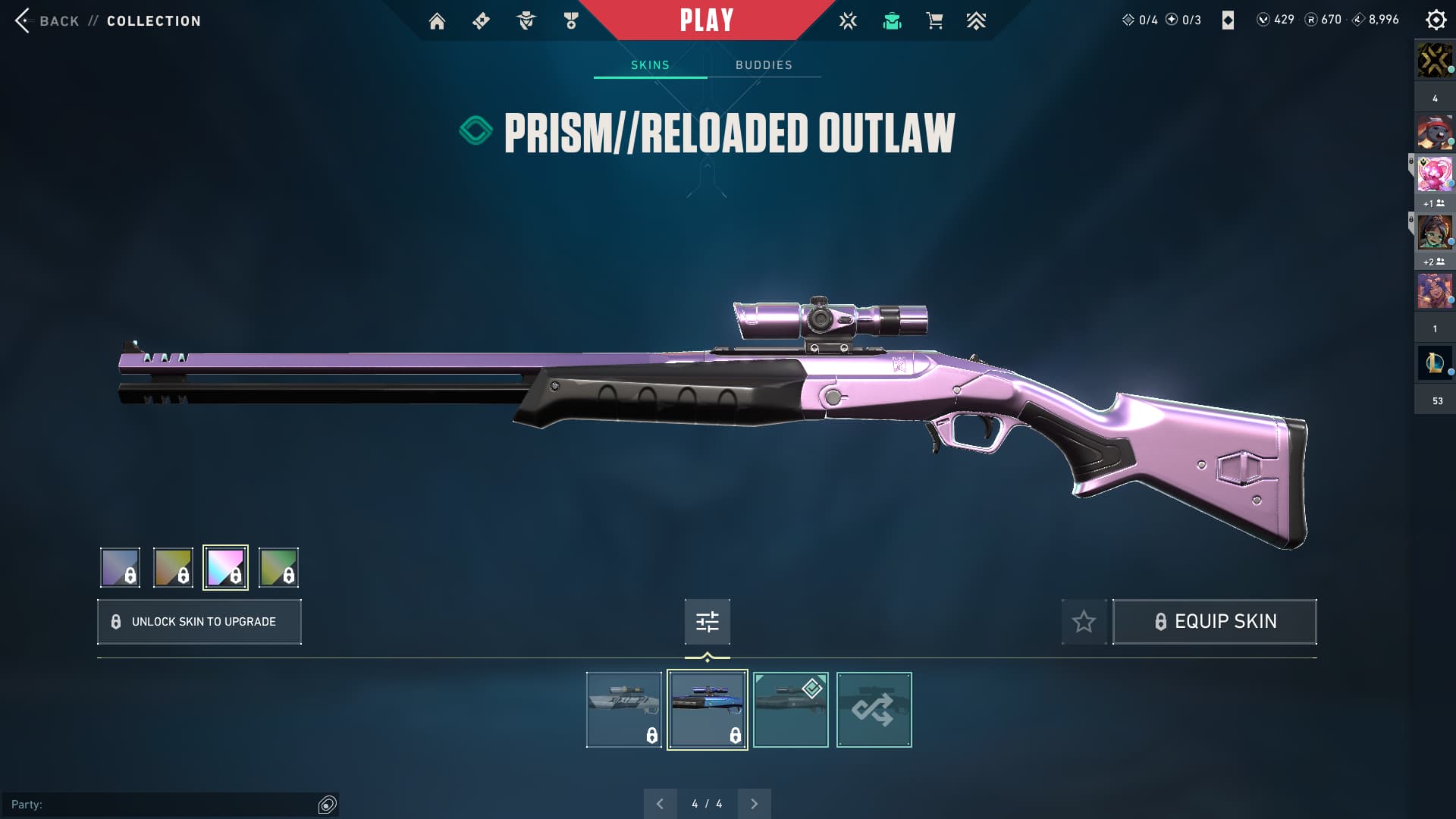The height and width of the screenshot is (819, 1456).
Task: Go to the previous weapon page
Action: pyautogui.click(x=660, y=804)
